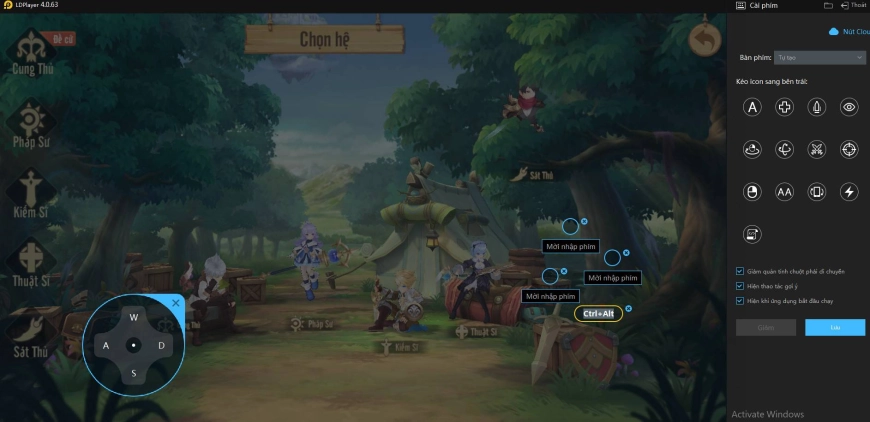Select the Ctrl+Alt key mapping

click(x=598, y=314)
